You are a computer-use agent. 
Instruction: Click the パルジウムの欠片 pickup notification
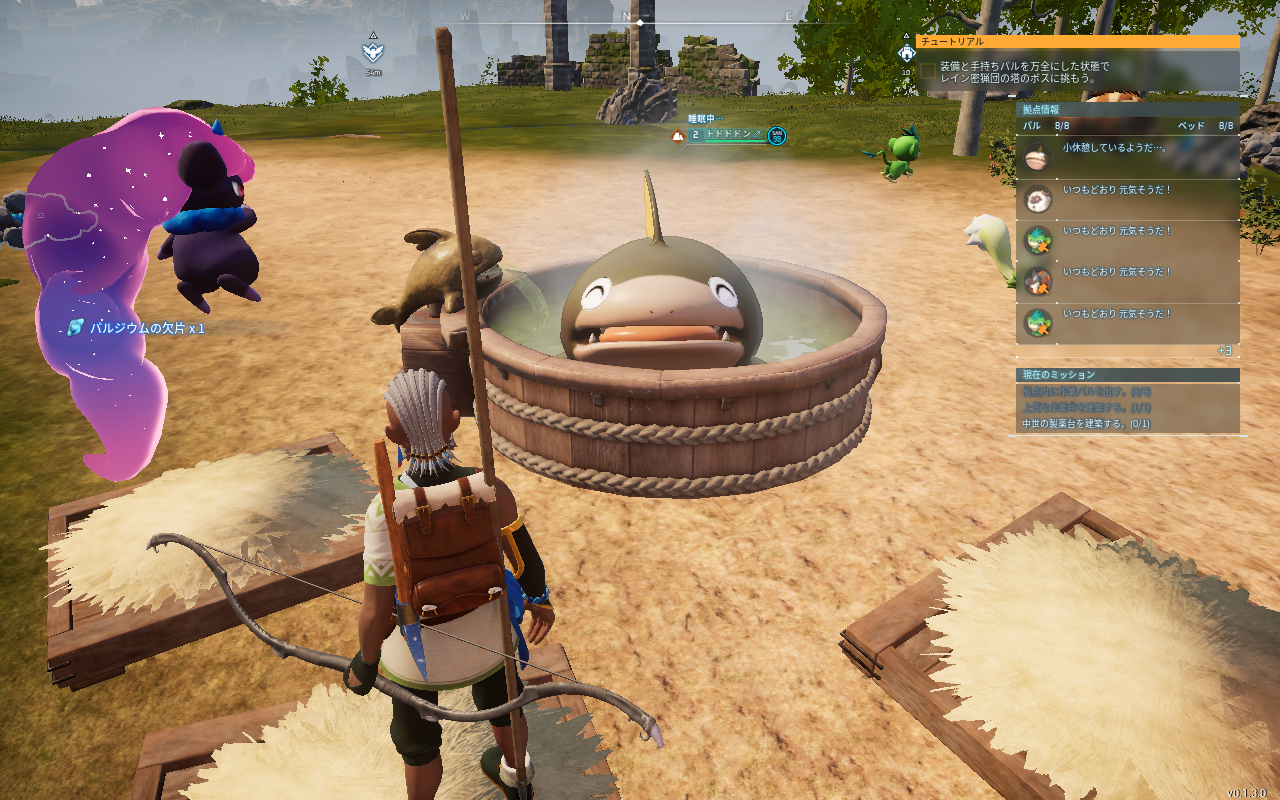click(x=136, y=328)
